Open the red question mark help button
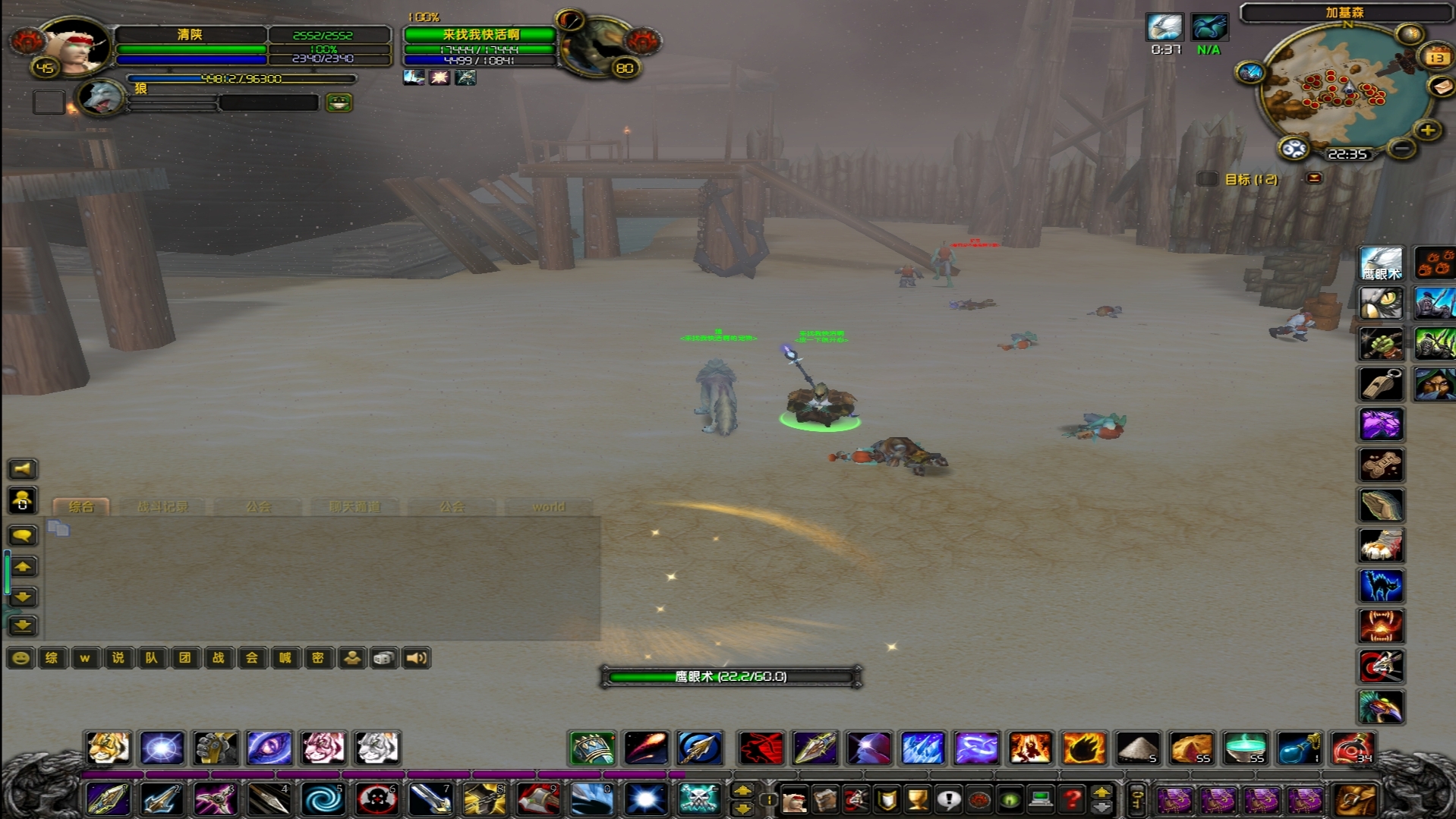This screenshot has width=1456, height=819. pyautogui.click(x=1071, y=799)
